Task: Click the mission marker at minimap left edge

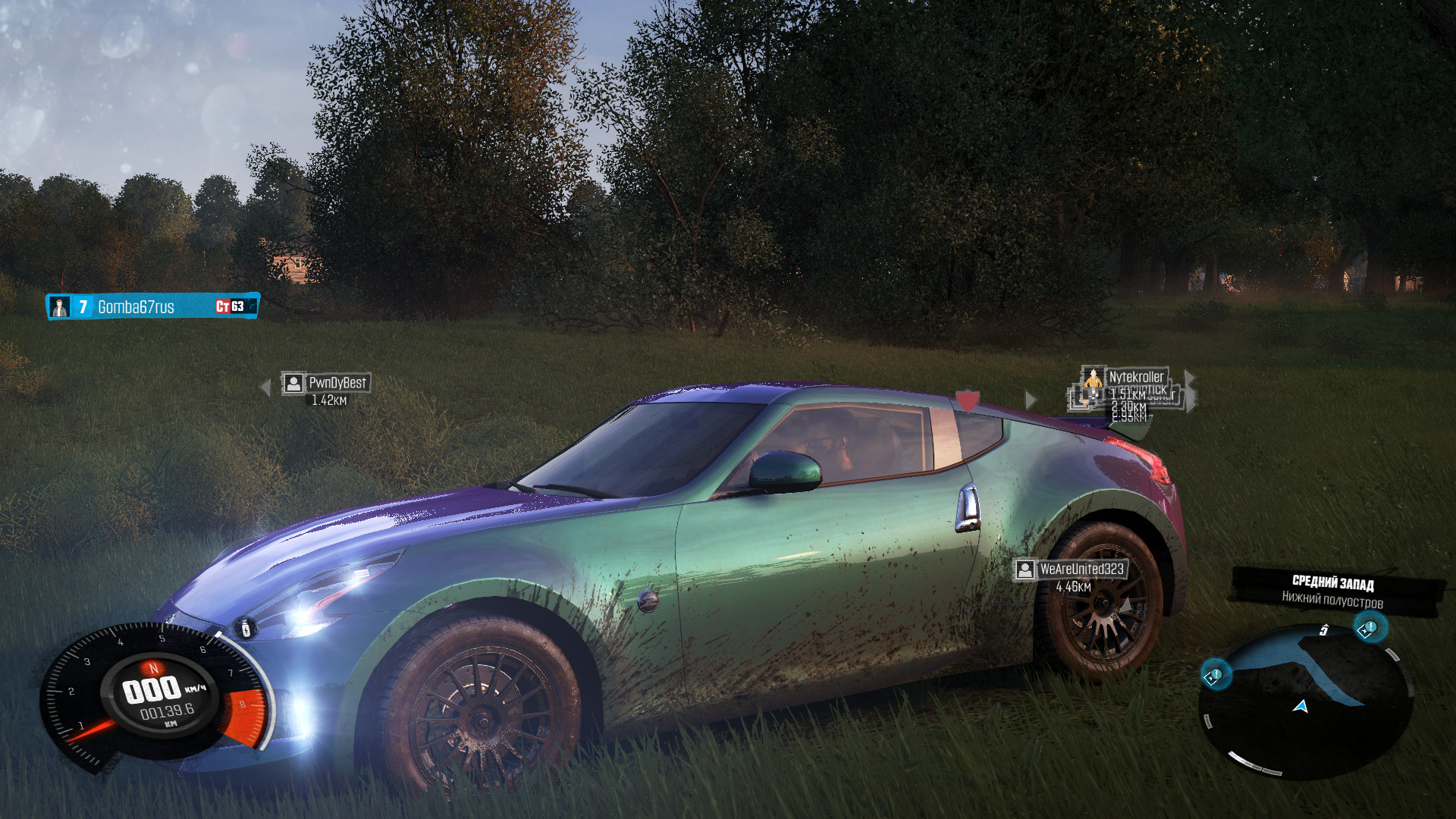Action: click(x=1213, y=675)
